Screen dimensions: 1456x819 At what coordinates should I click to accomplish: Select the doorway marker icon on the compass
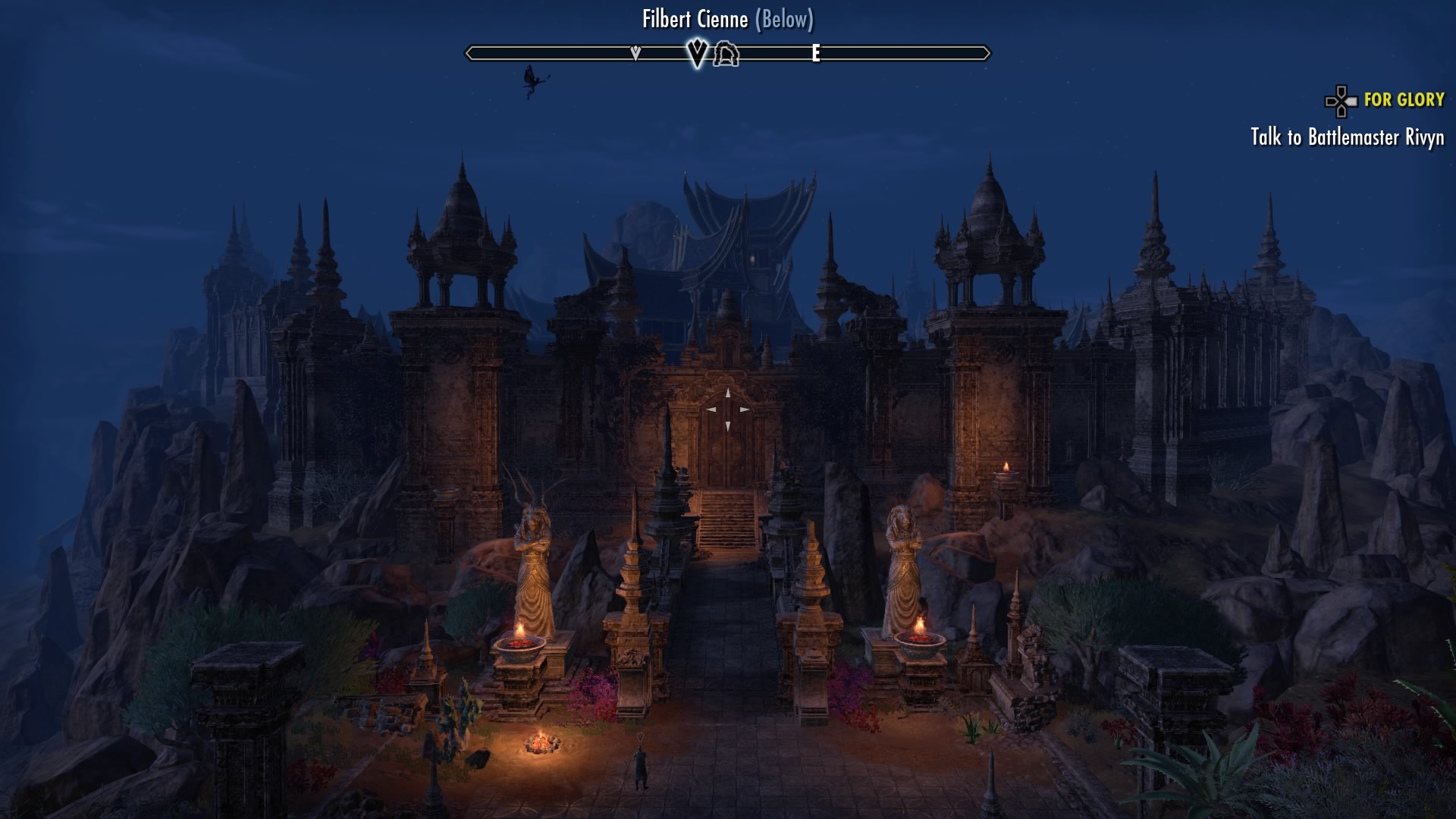tap(726, 54)
